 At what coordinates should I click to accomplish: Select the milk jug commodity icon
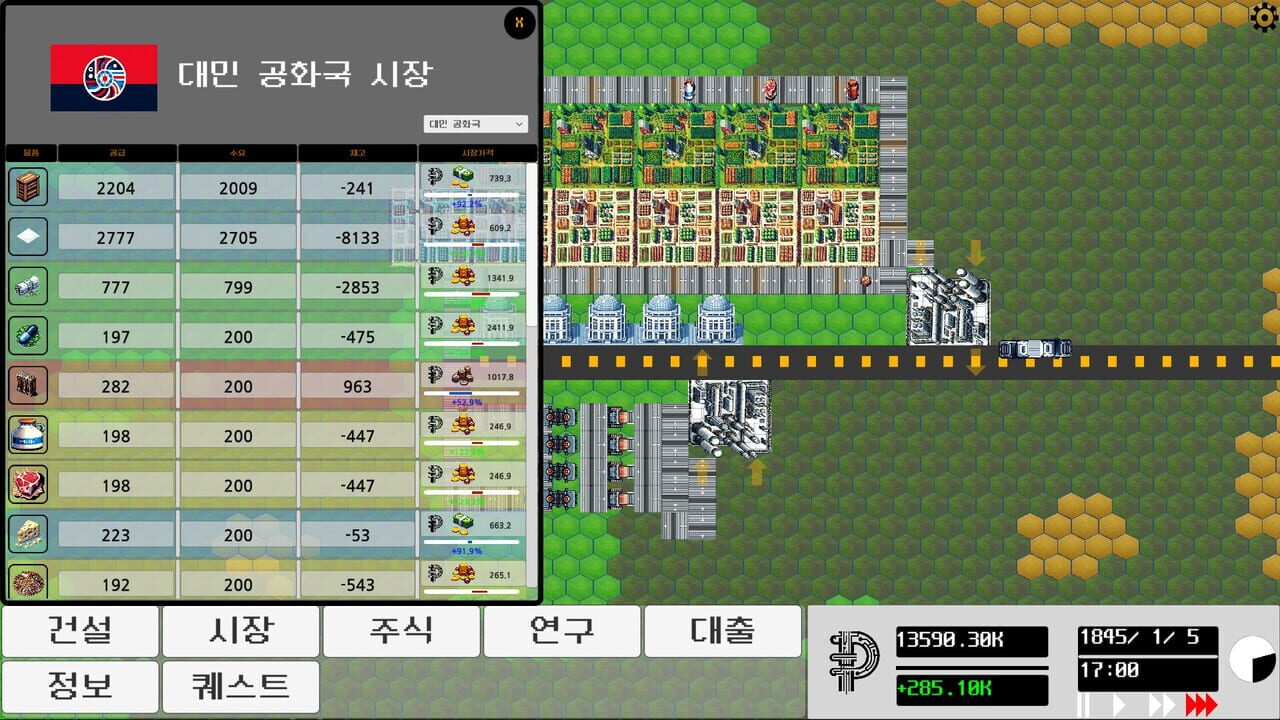[28, 436]
